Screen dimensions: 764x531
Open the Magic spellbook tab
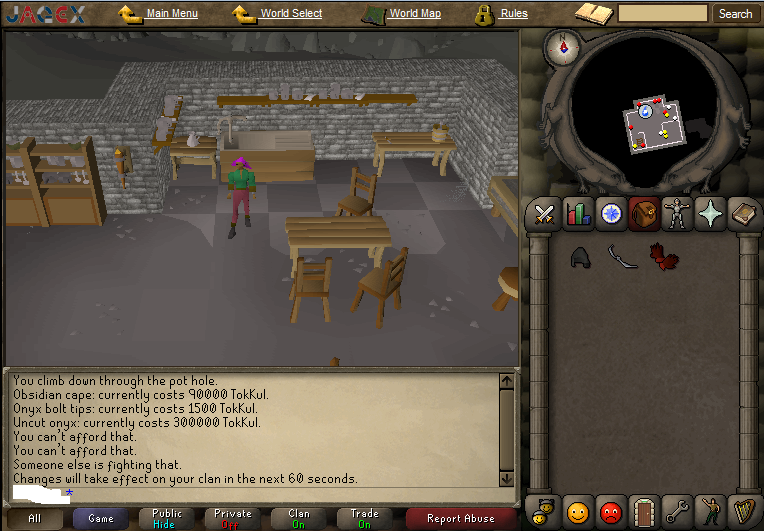(743, 214)
